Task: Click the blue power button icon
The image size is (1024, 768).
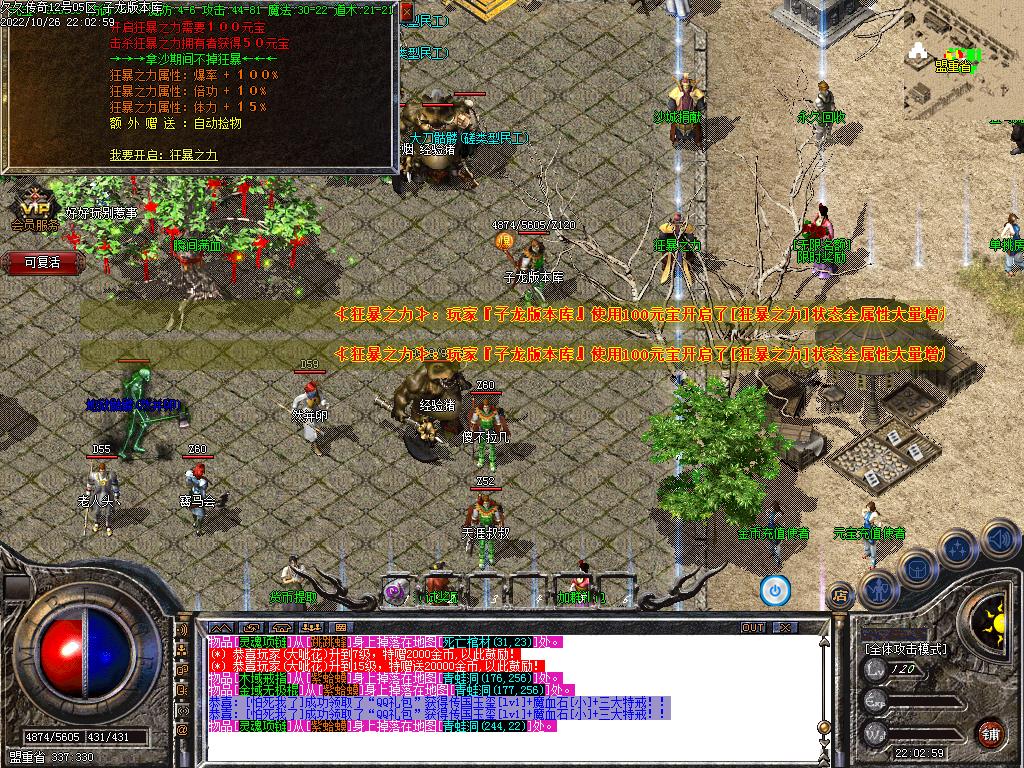Action: coord(774,590)
